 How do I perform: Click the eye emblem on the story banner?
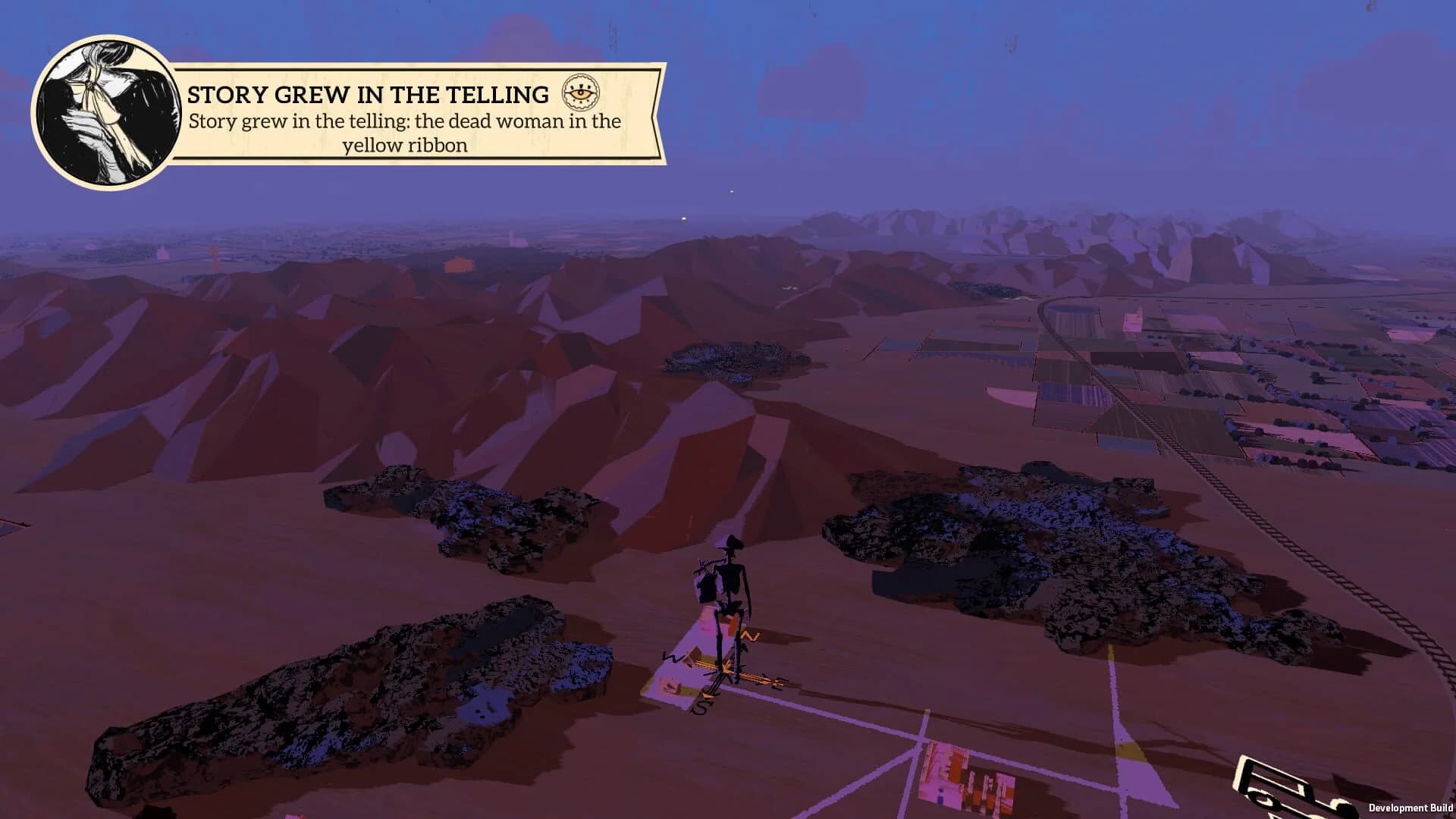(581, 94)
